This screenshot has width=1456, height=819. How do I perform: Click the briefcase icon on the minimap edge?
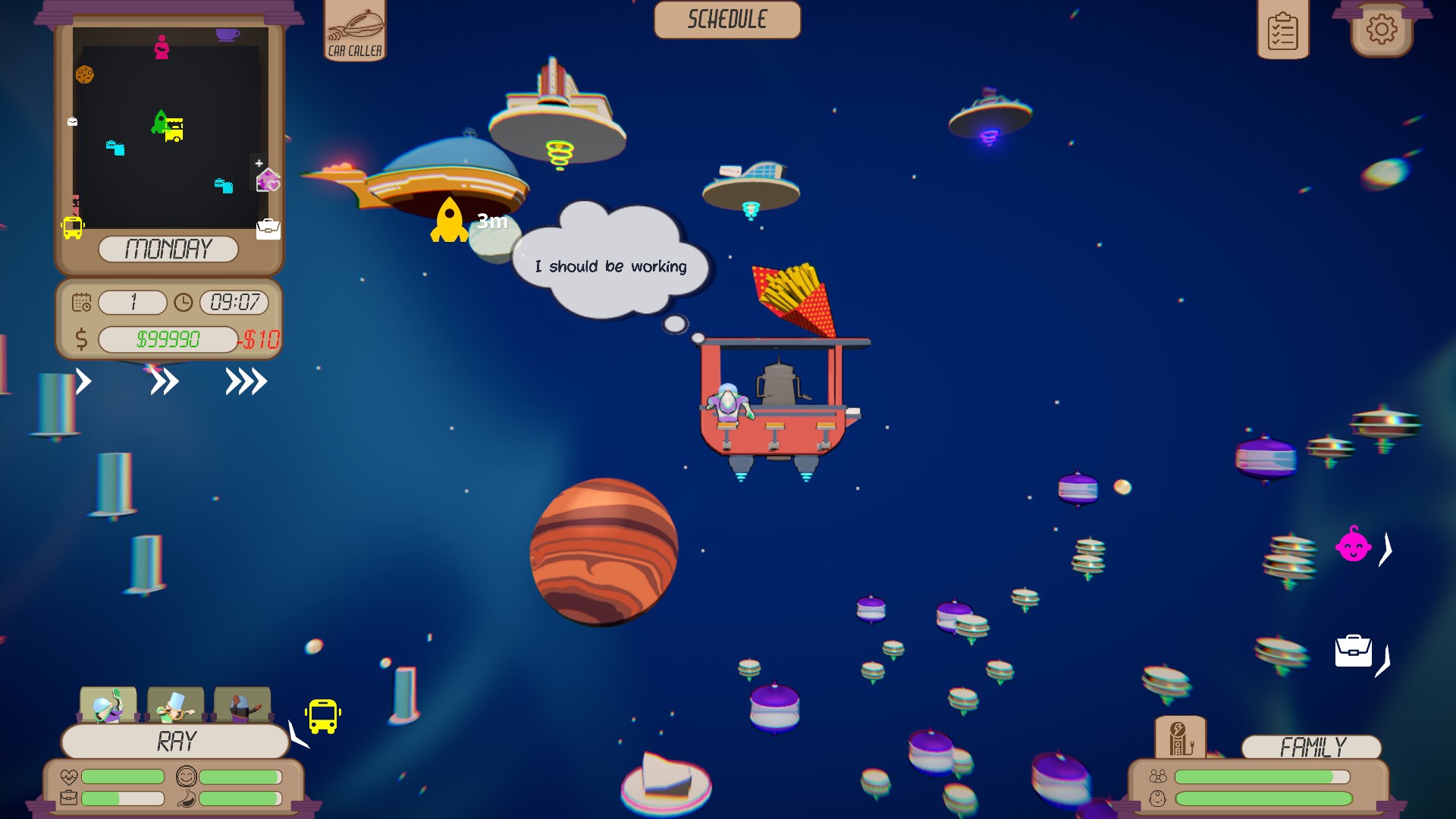[x=267, y=231]
